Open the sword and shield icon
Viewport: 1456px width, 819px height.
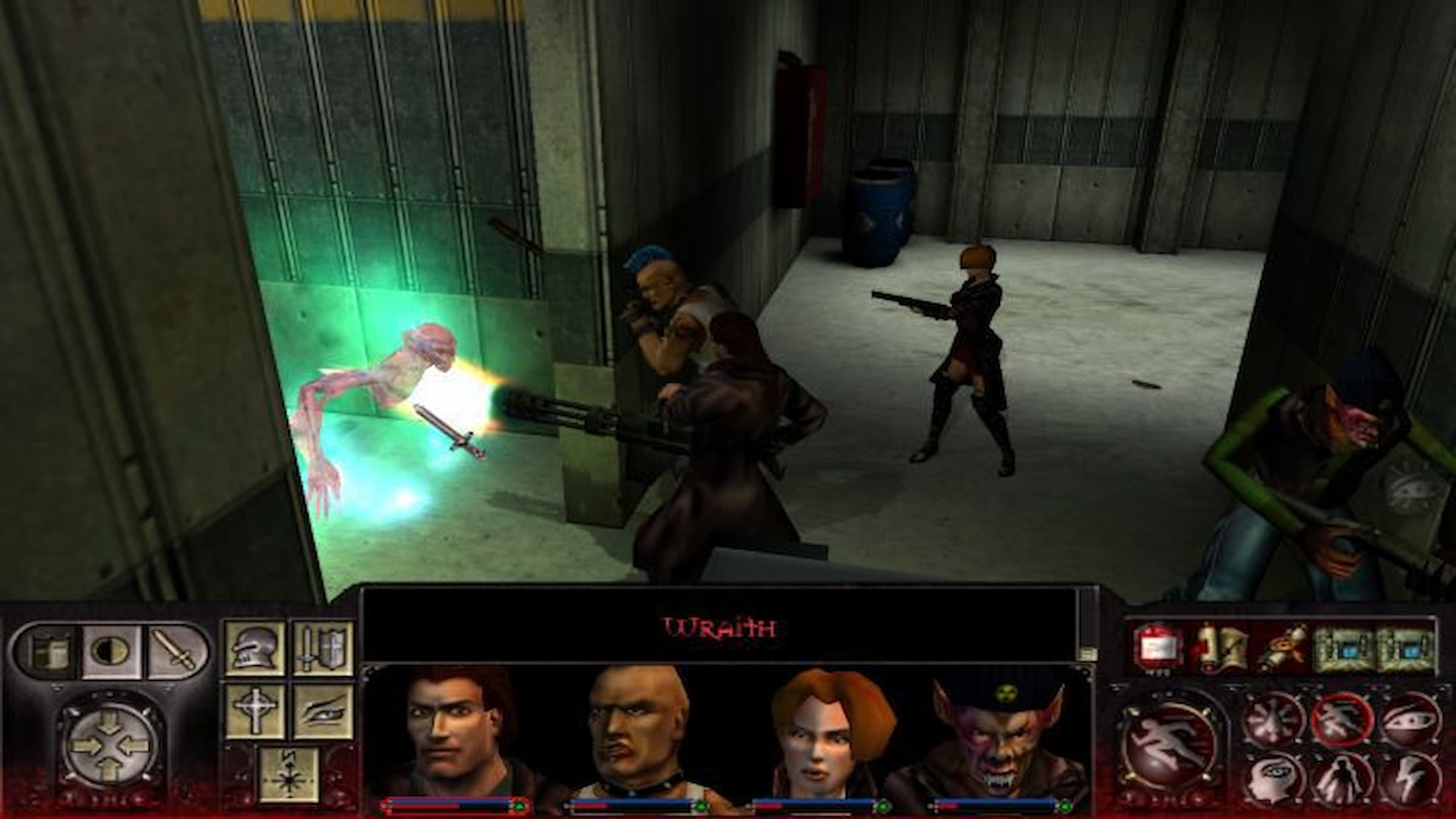coord(322,648)
